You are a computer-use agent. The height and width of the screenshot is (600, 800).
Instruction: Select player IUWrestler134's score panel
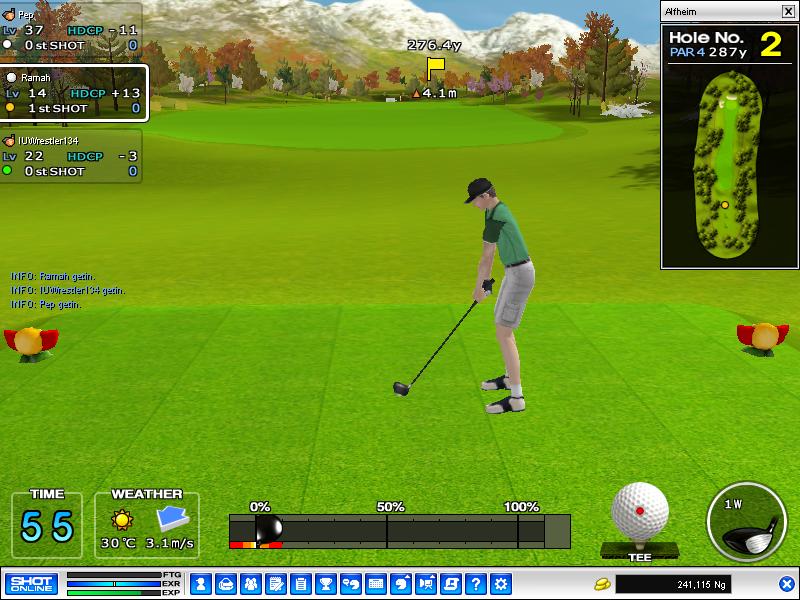tap(70, 157)
